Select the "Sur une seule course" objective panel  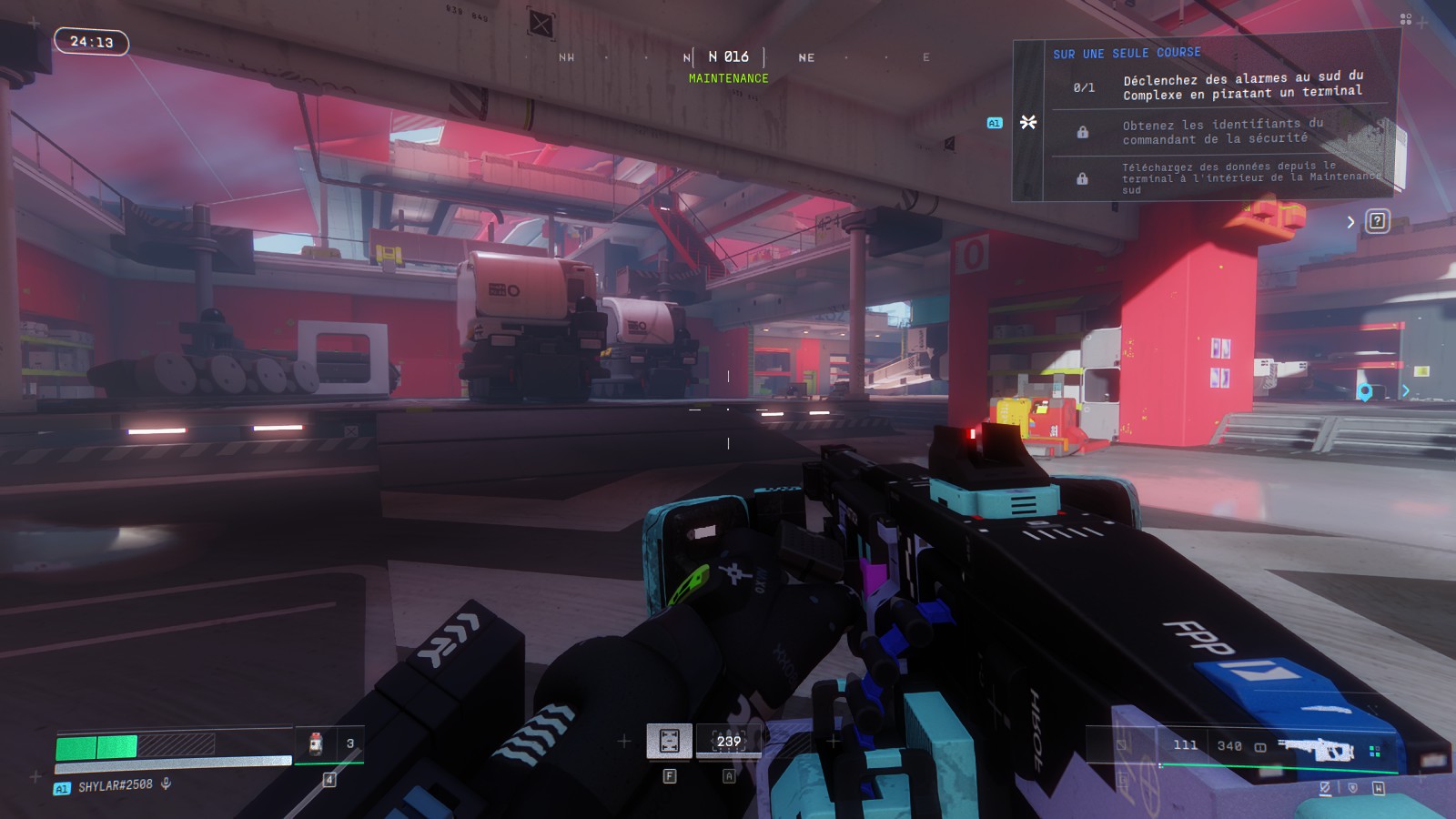[1127, 54]
